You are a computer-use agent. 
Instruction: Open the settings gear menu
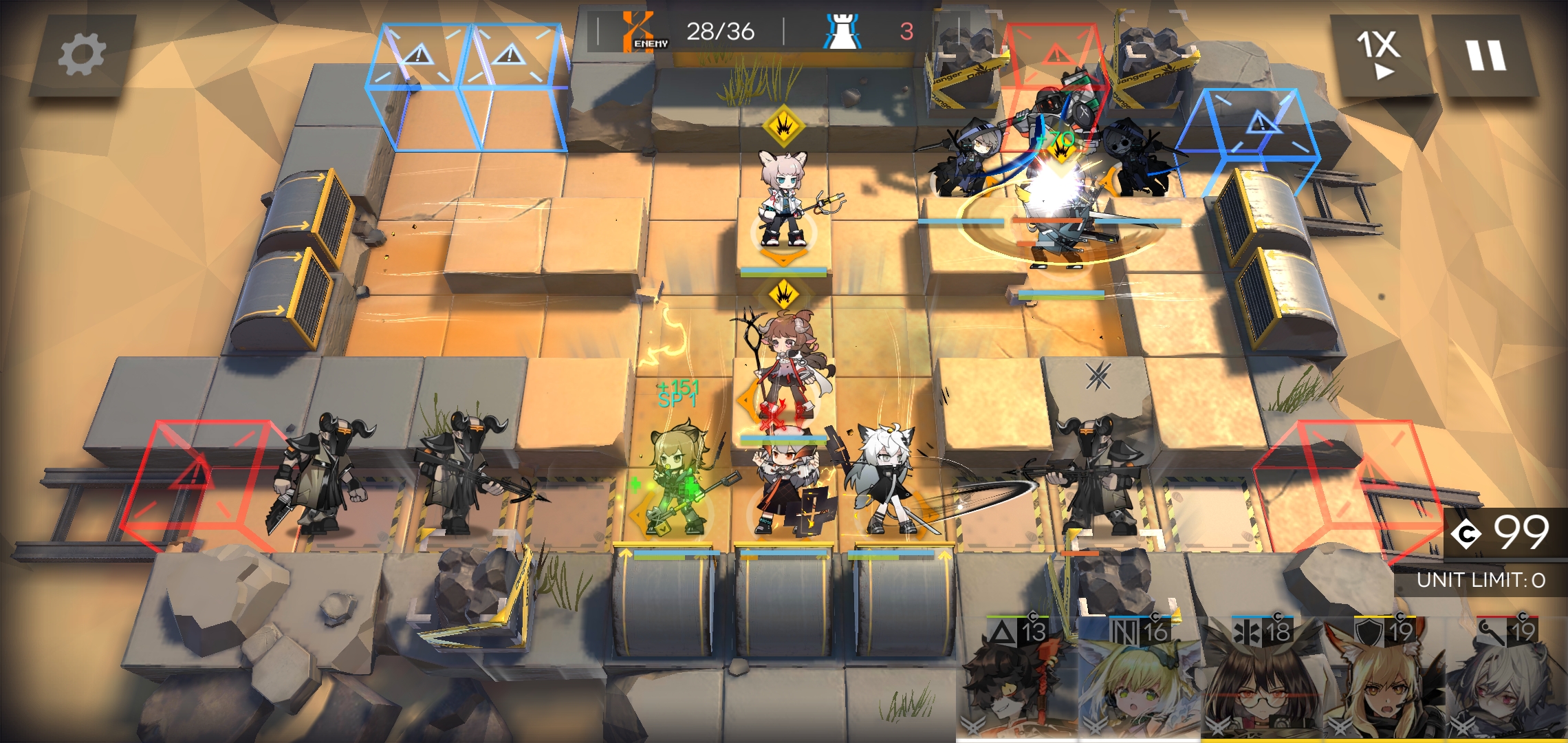82,55
